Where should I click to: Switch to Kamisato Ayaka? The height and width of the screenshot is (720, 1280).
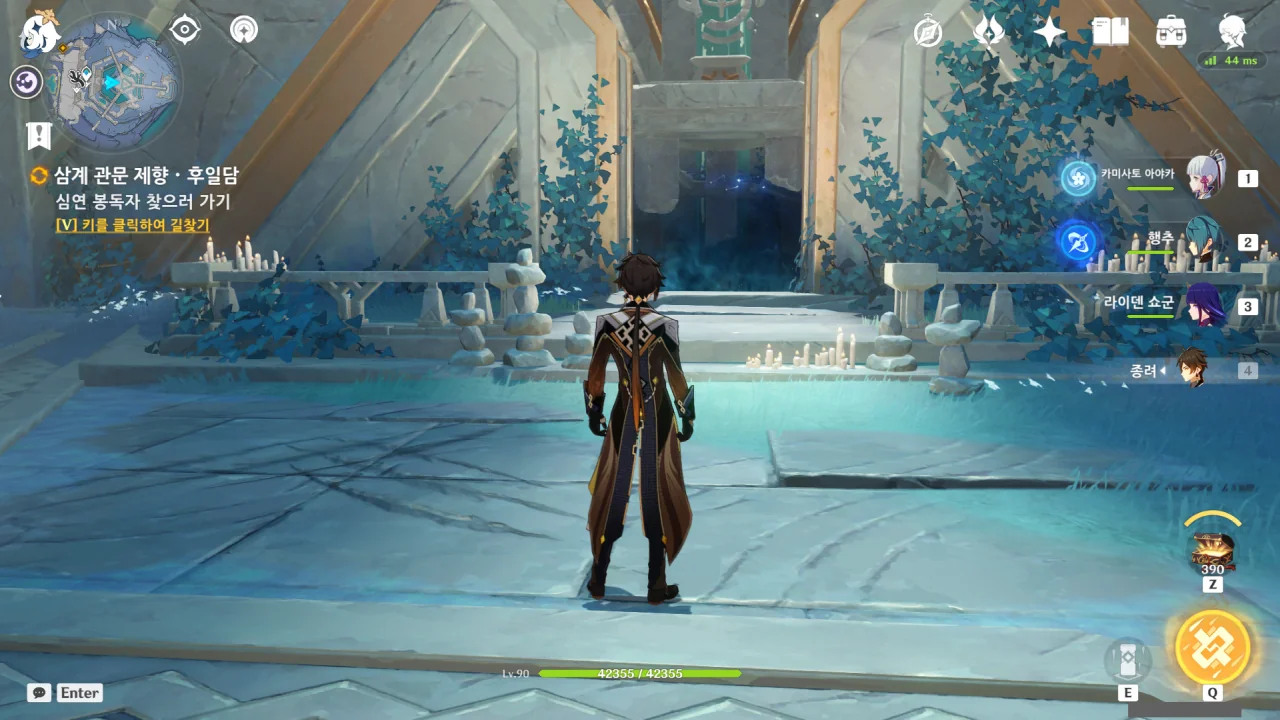(x=1205, y=179)
